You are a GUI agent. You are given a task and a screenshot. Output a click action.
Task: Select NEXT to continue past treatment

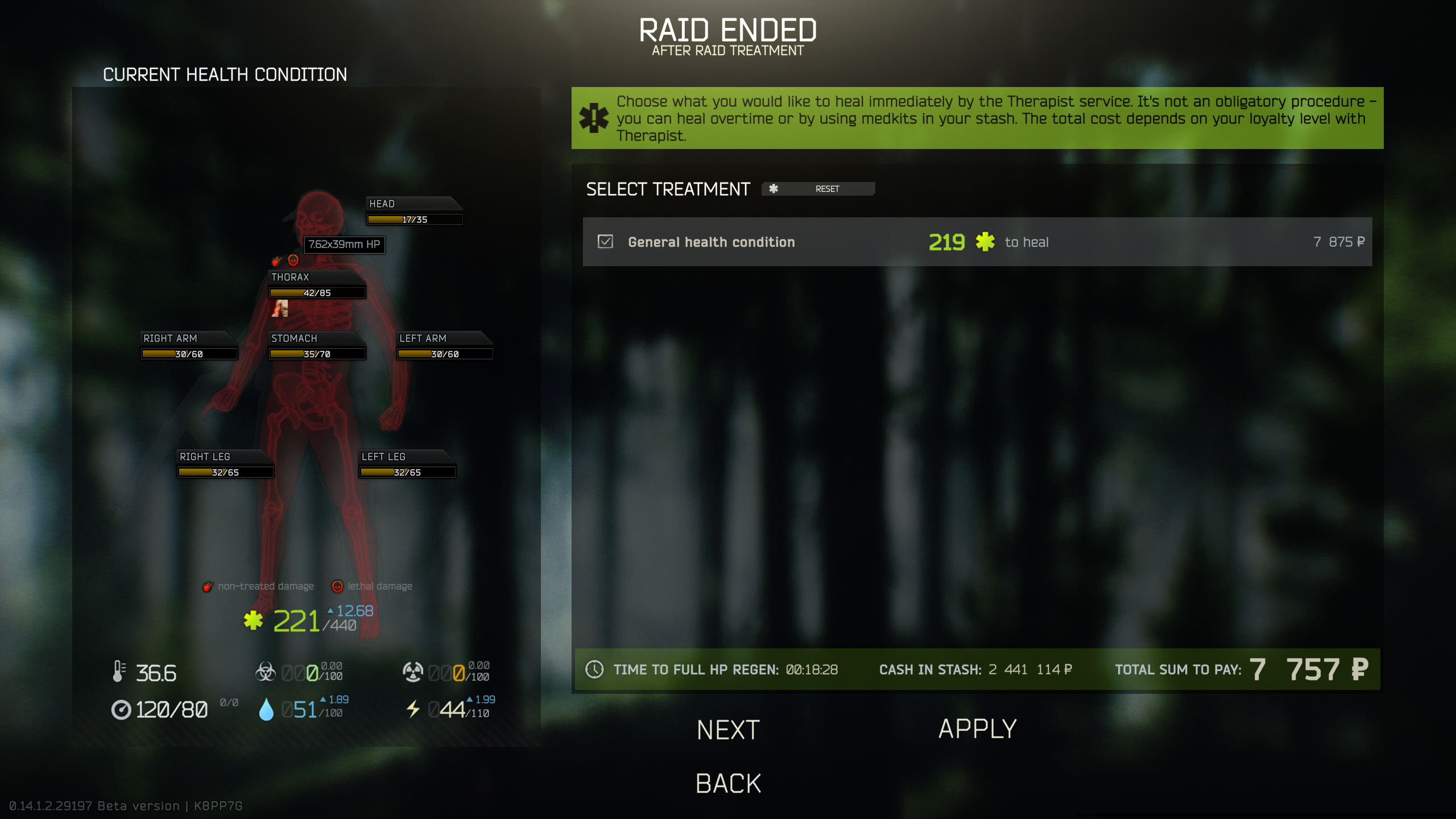point(727,729)
